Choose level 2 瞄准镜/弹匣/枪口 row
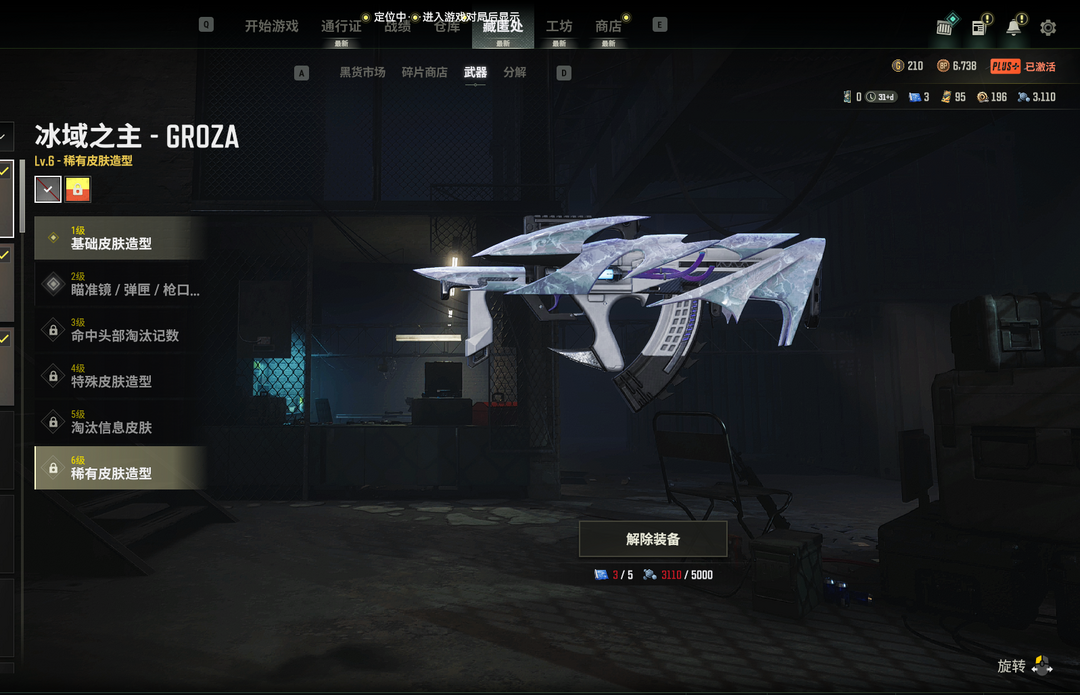The image size is (1080, 695). pos(120,284)
